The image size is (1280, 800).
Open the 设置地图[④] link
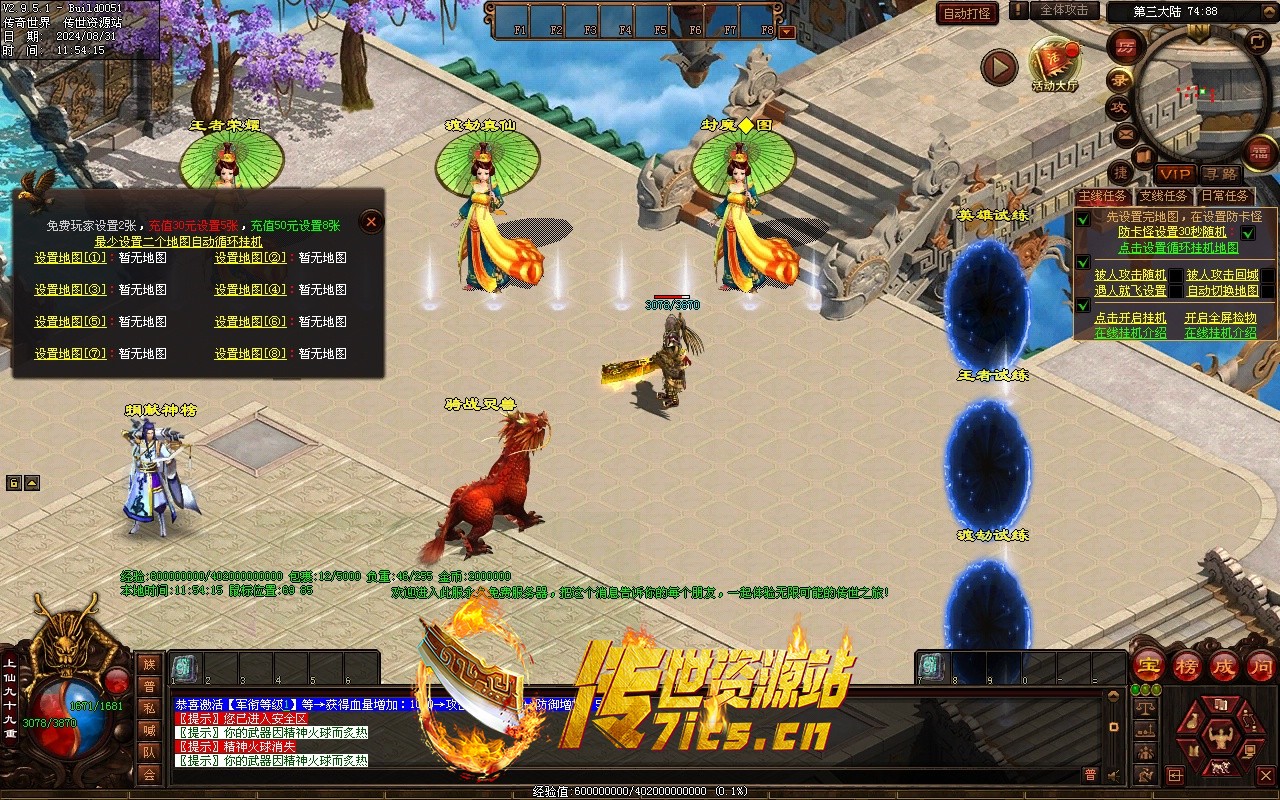[x=250, y=290]
